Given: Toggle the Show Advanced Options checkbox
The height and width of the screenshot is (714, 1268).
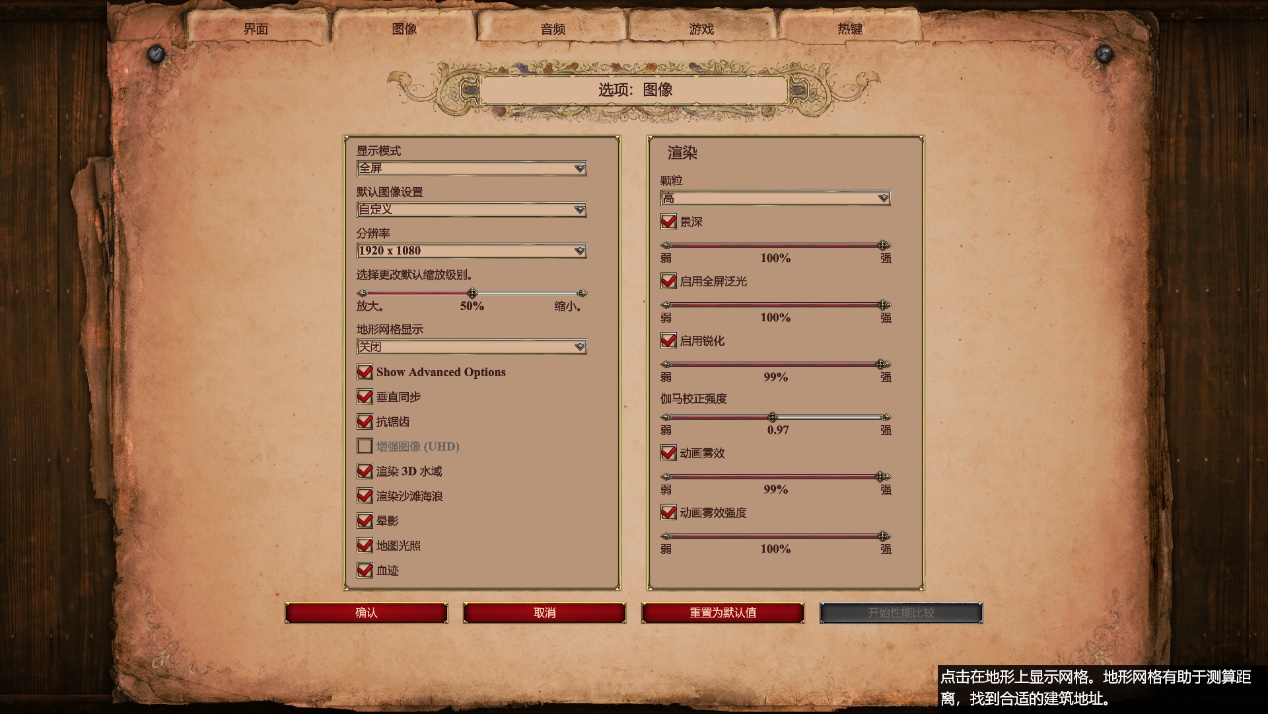Looking at the screenshot, I should coord(365,372).
